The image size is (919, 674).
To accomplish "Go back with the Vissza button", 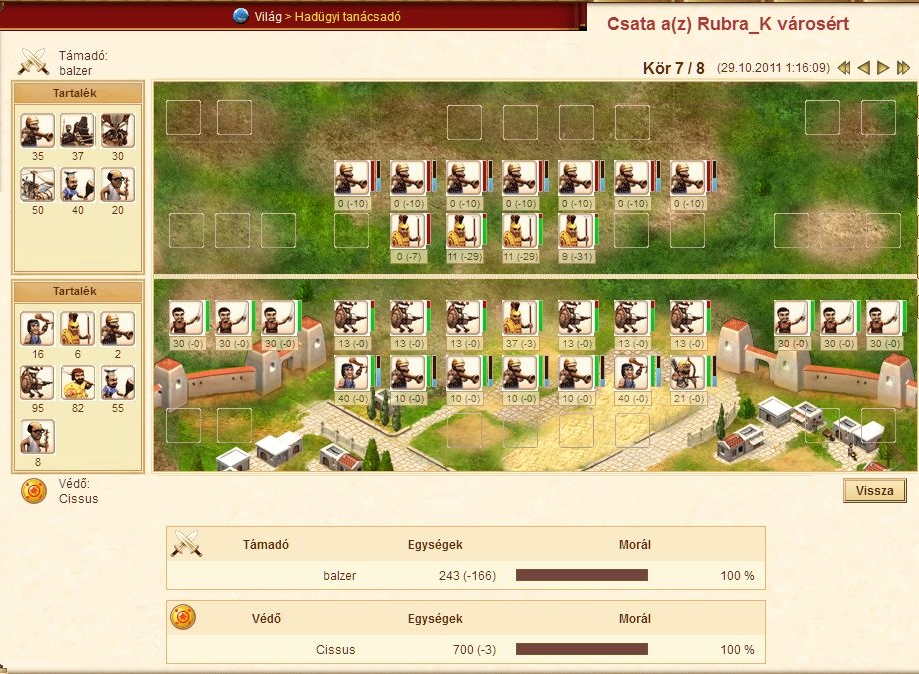I will 875,491.
